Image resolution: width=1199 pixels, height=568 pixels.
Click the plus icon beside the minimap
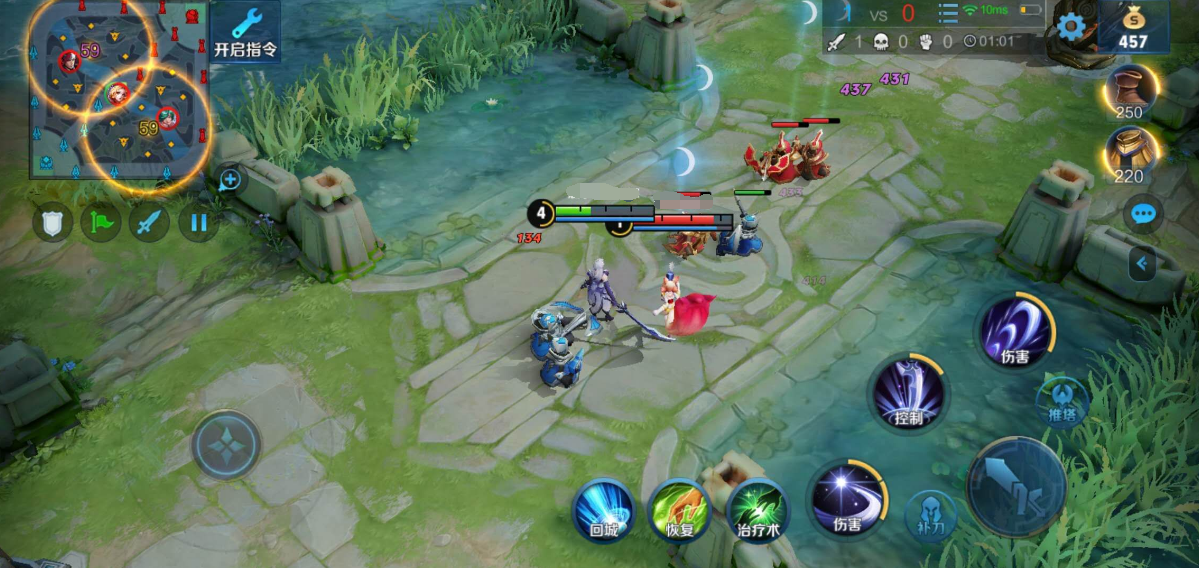pos(230,180)
